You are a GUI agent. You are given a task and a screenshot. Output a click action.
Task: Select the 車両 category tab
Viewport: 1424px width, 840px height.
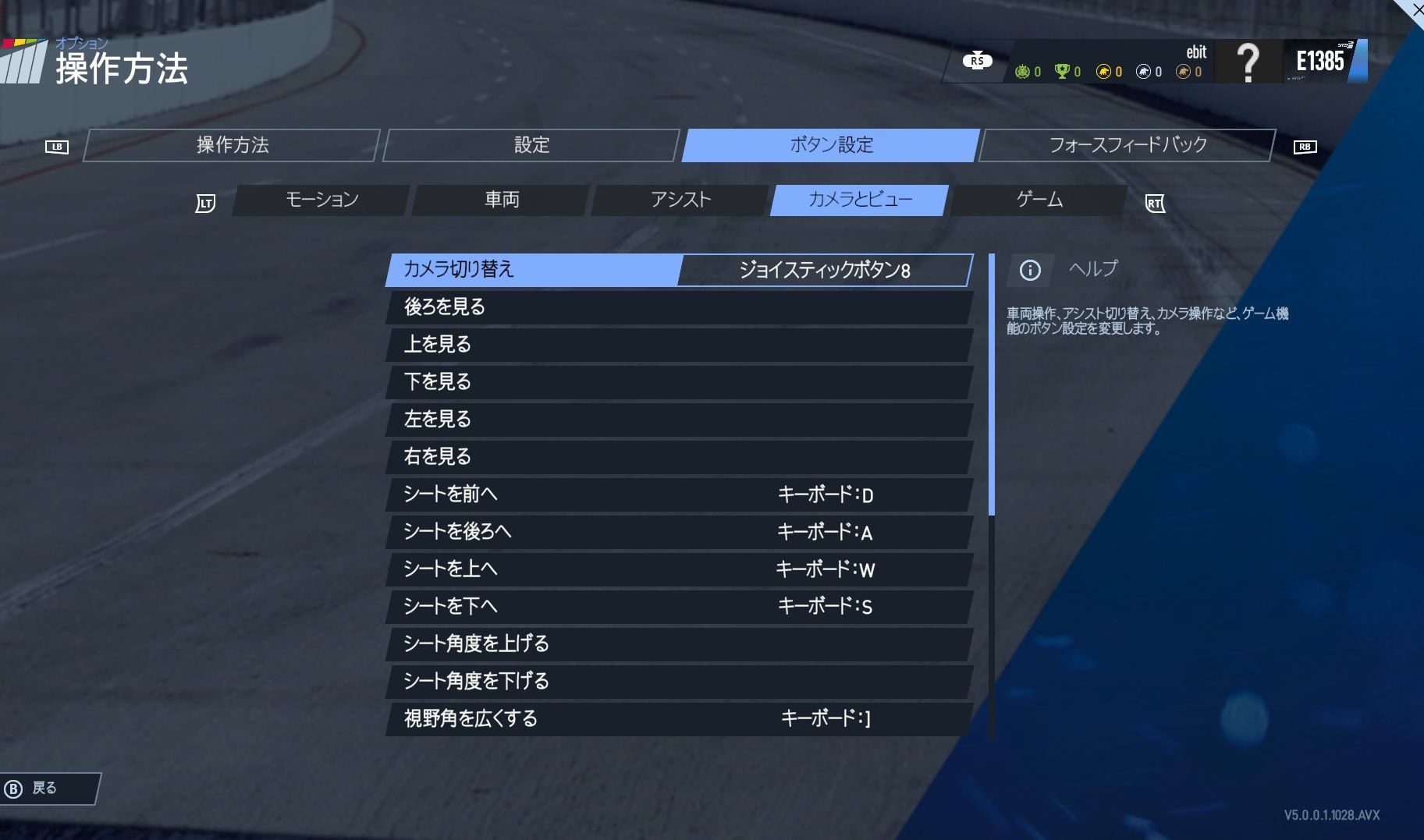coord(499,200)
